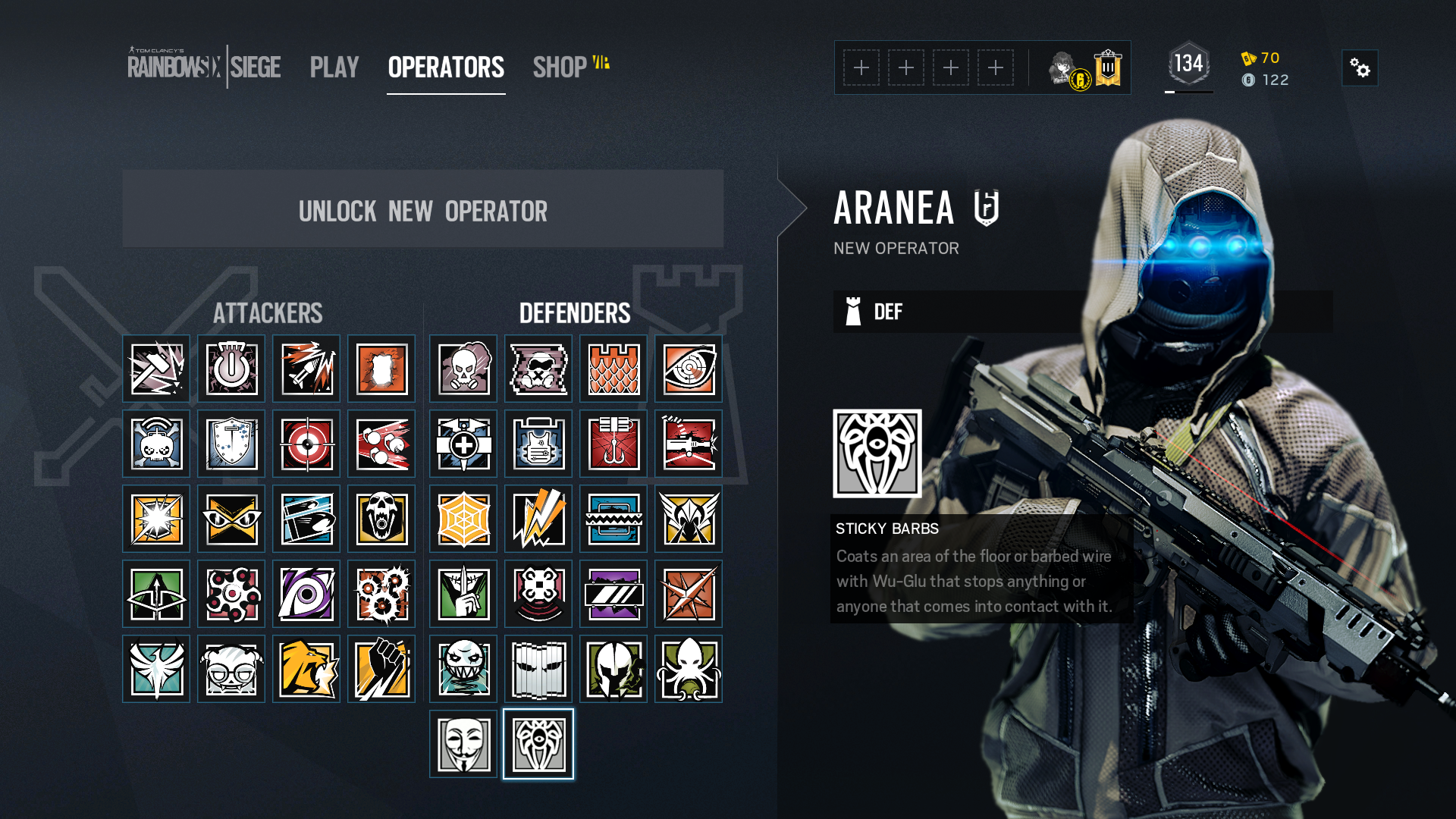Pick the orange spider web operator
The width and height of the screenshot is (1456, 819).
click(463, 519)
